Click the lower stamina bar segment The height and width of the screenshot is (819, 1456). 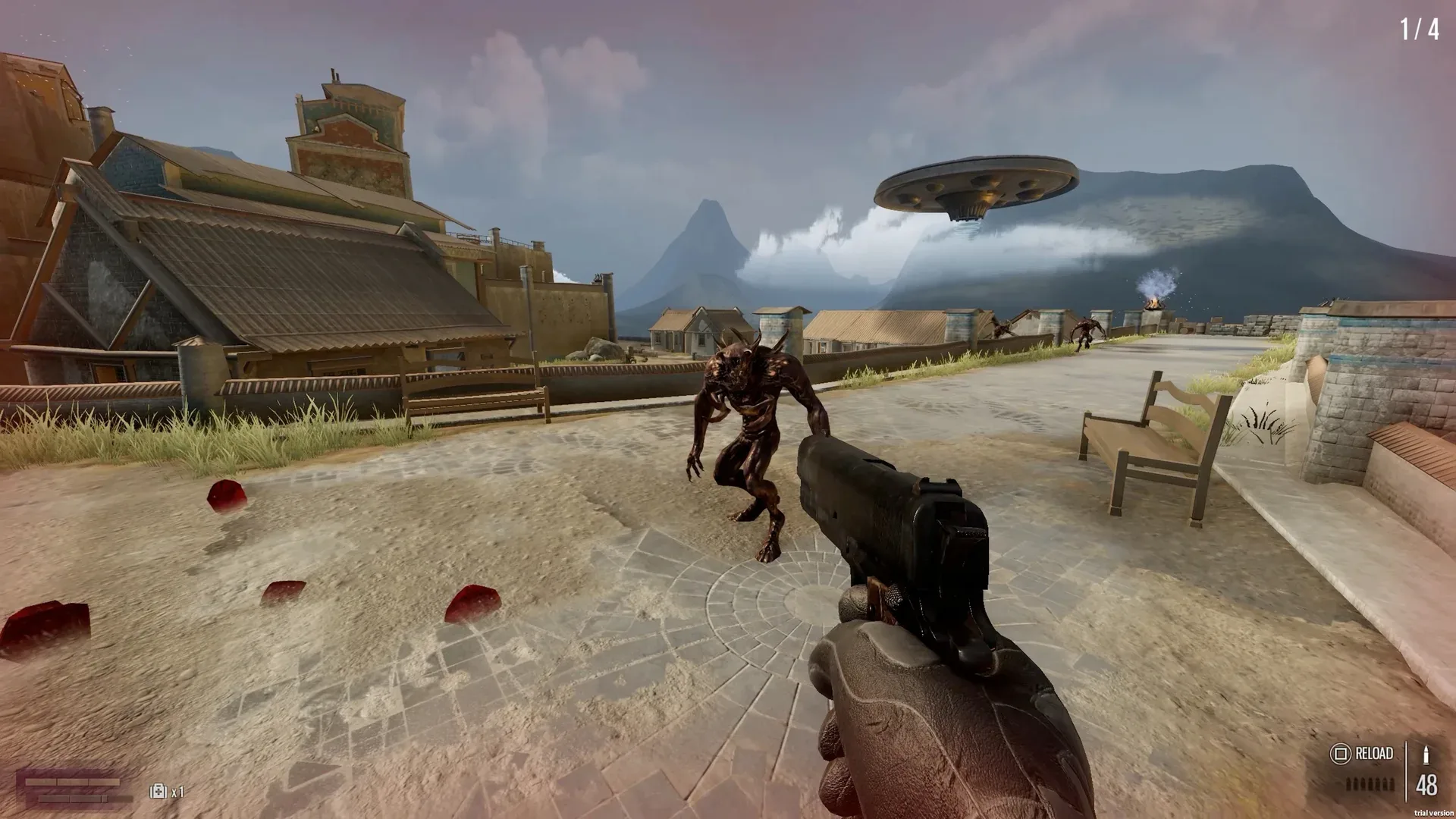click(x=71, y=799)
